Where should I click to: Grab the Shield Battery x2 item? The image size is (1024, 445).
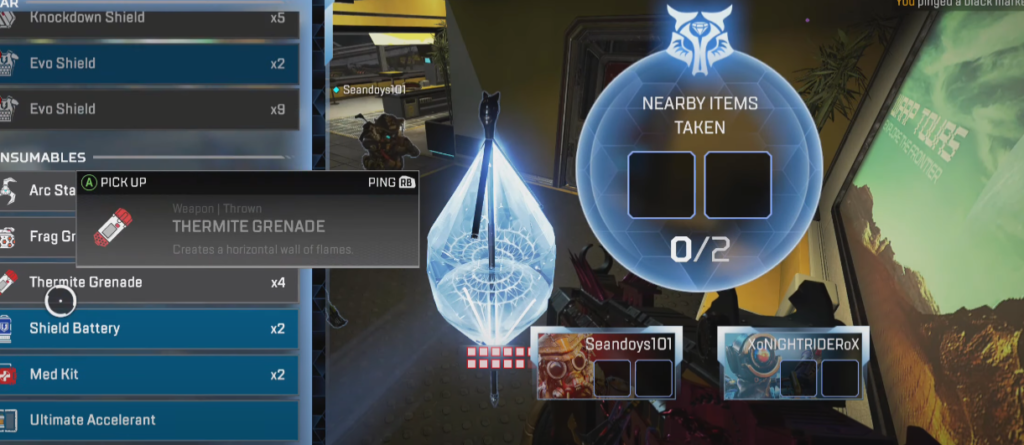point(150,328)
